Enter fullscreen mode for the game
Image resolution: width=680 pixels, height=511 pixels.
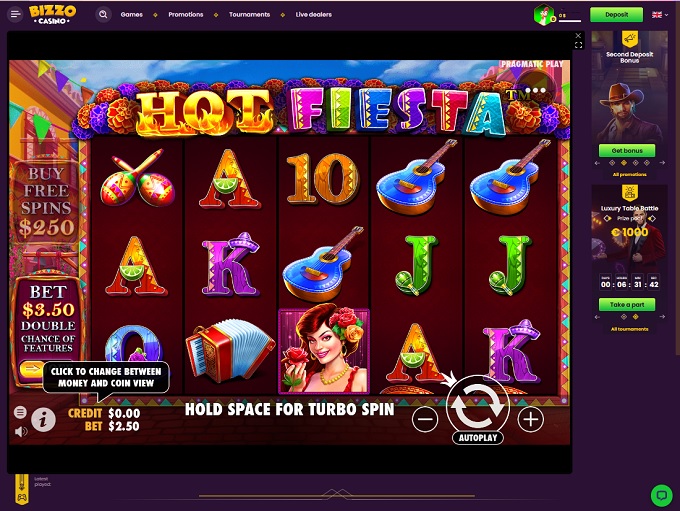[x=578, y=46]
